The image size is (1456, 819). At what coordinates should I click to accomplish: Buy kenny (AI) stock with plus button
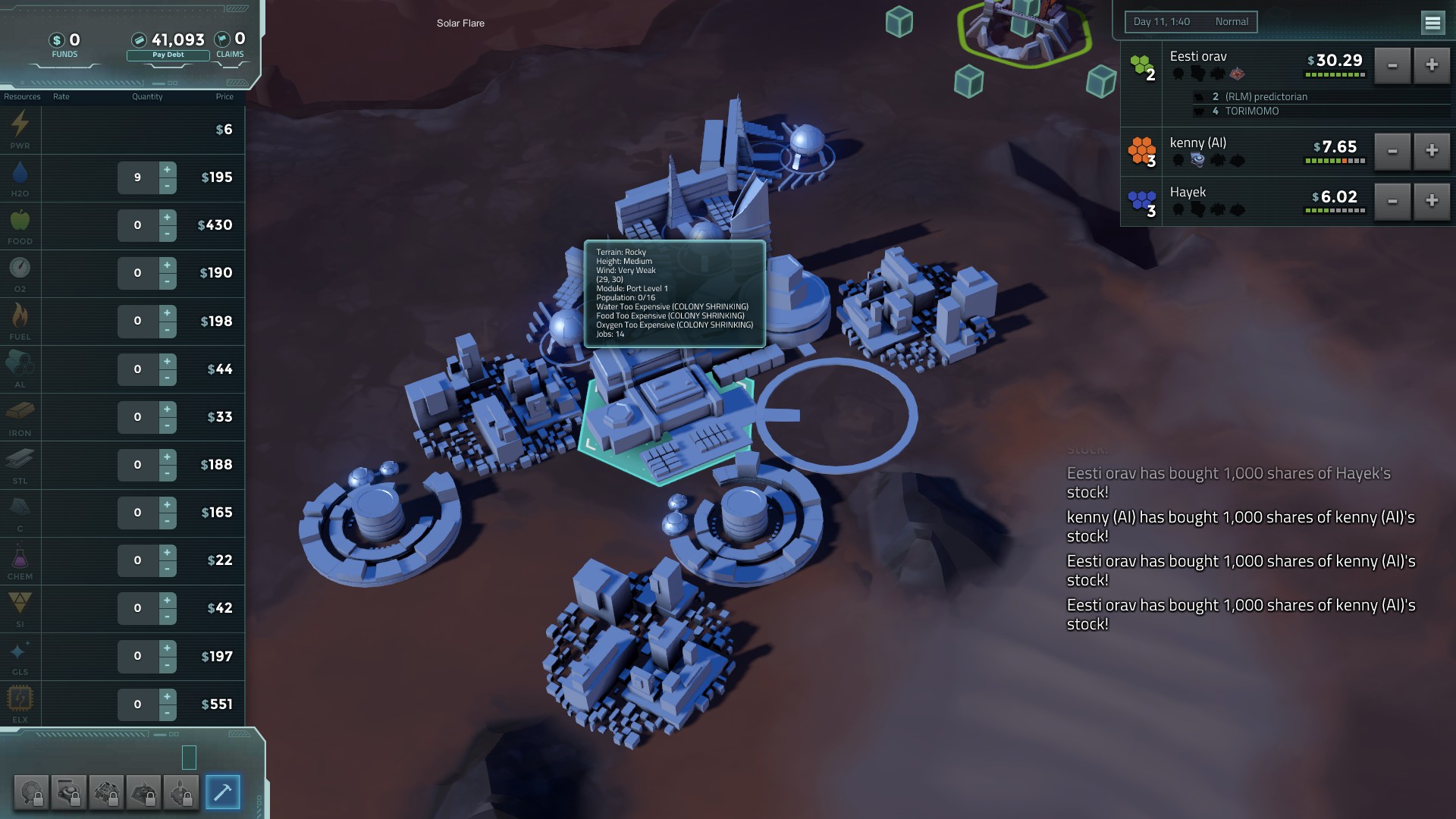click(x=1431, y=151)
